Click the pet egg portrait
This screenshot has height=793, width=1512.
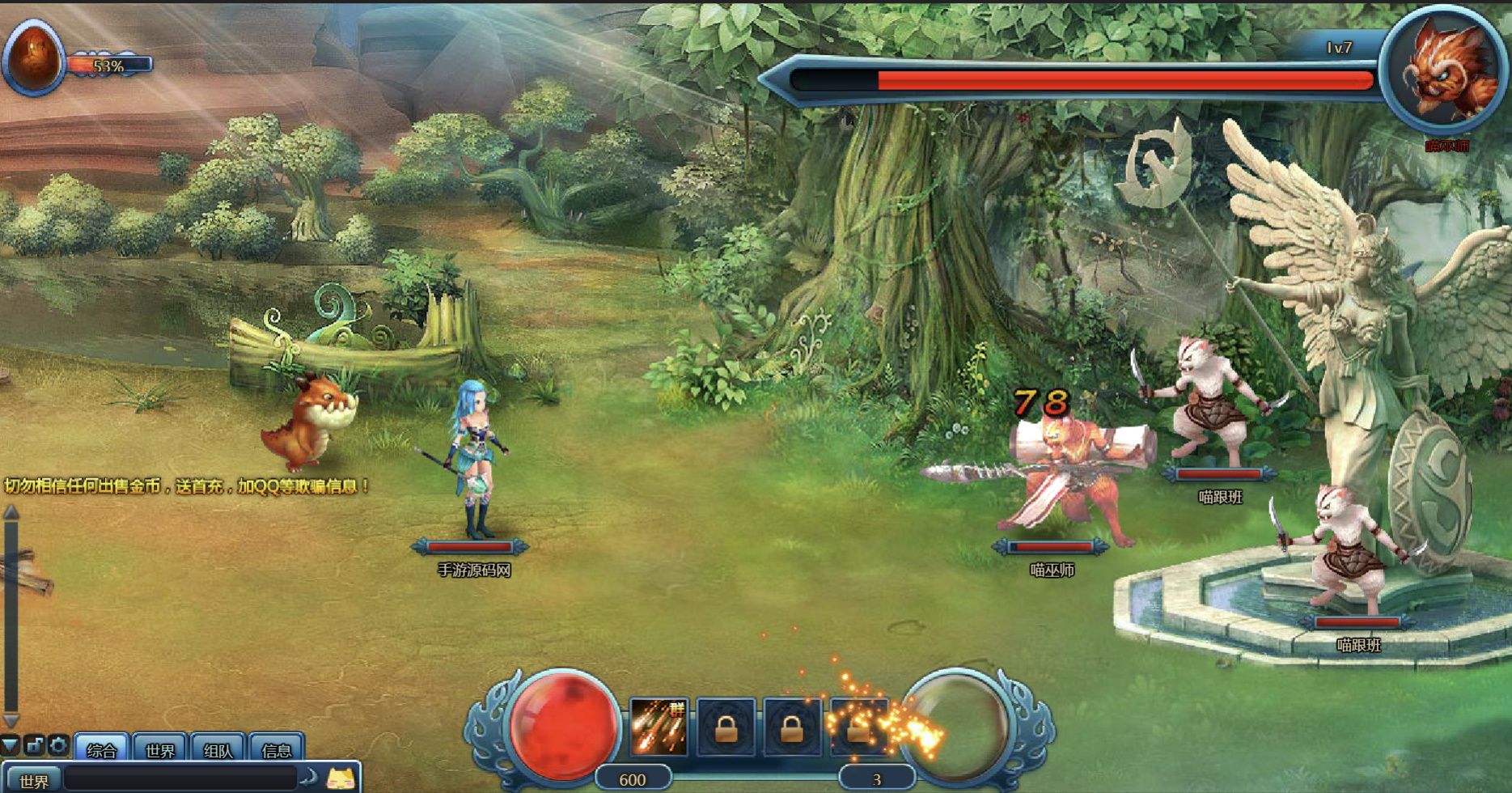click(34, 58)
